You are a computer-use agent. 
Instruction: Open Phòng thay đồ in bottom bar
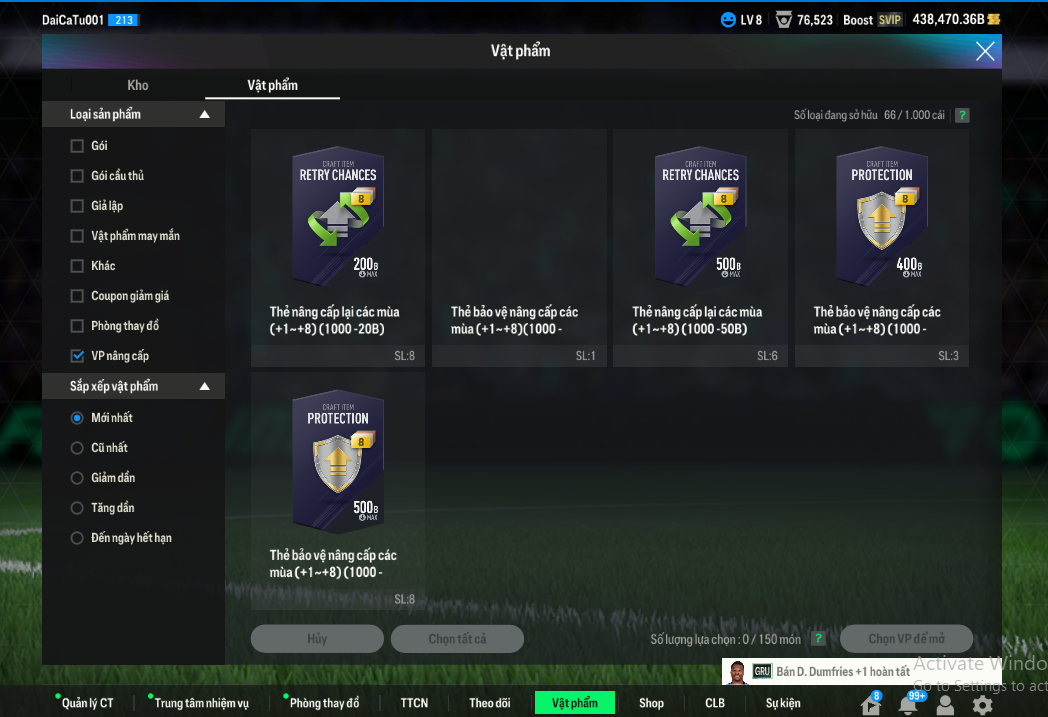324,703
